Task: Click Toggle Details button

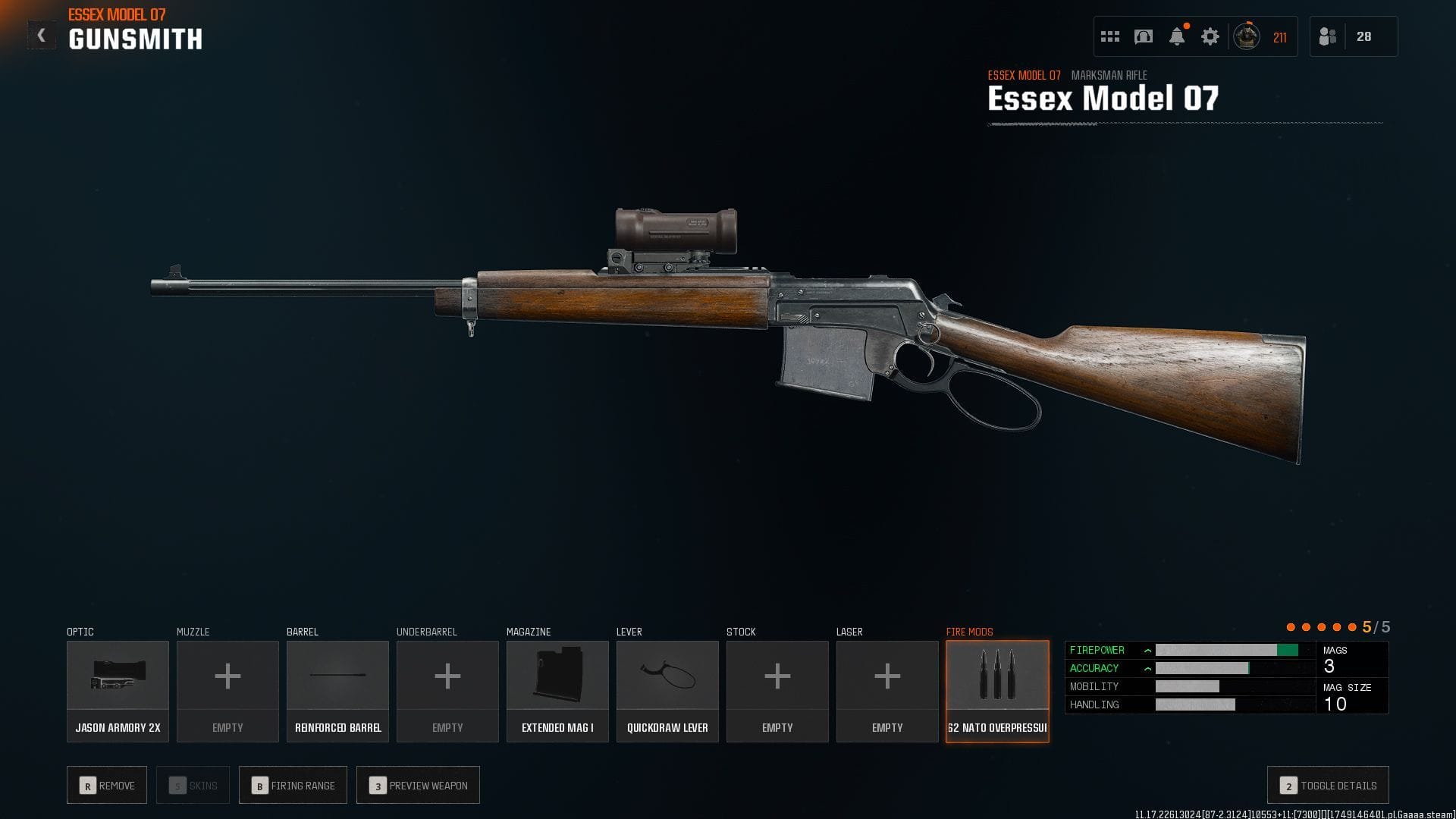Action: click(x=1328, y=785)
